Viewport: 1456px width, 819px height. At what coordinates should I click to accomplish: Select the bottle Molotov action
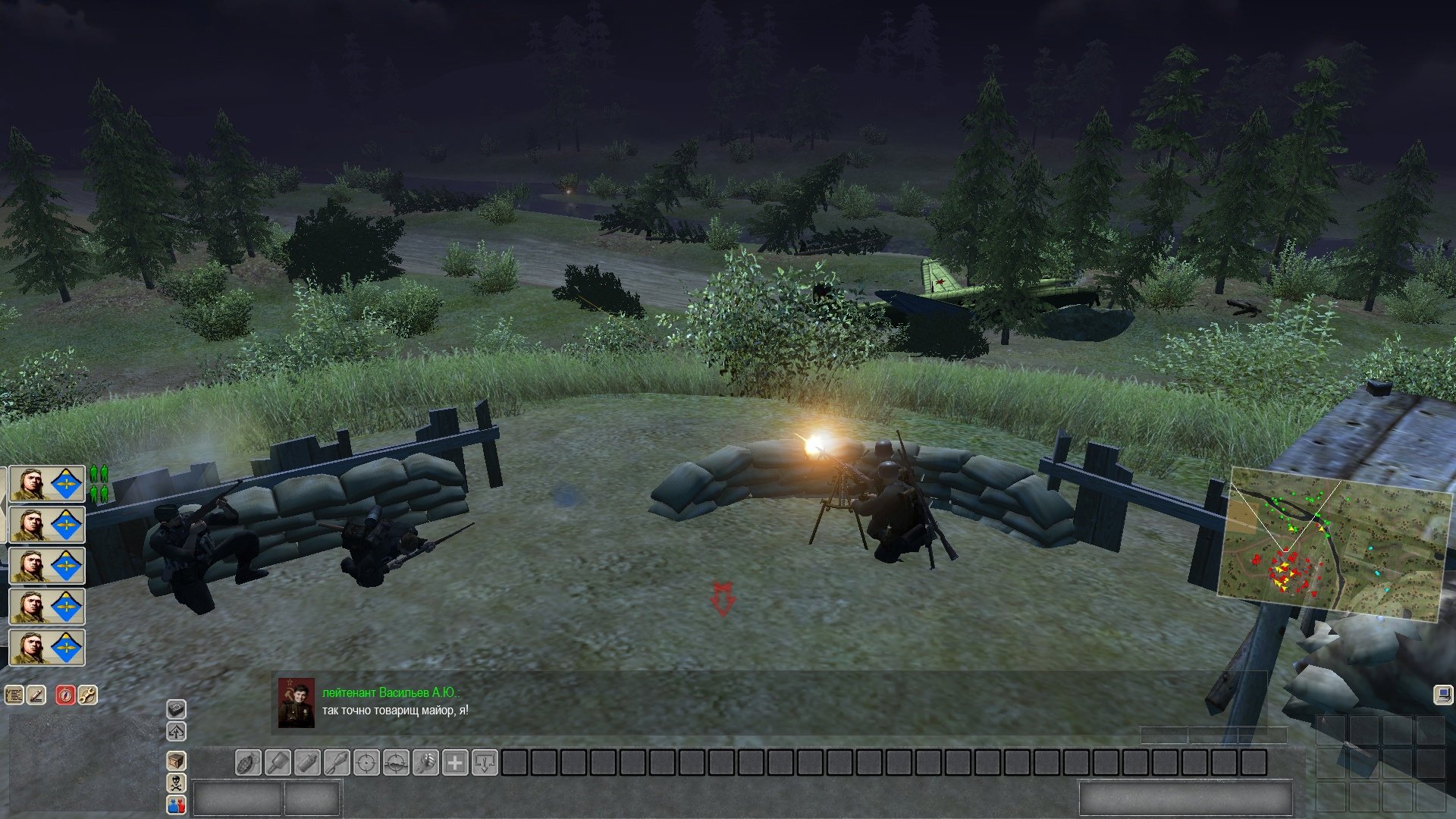307,762
